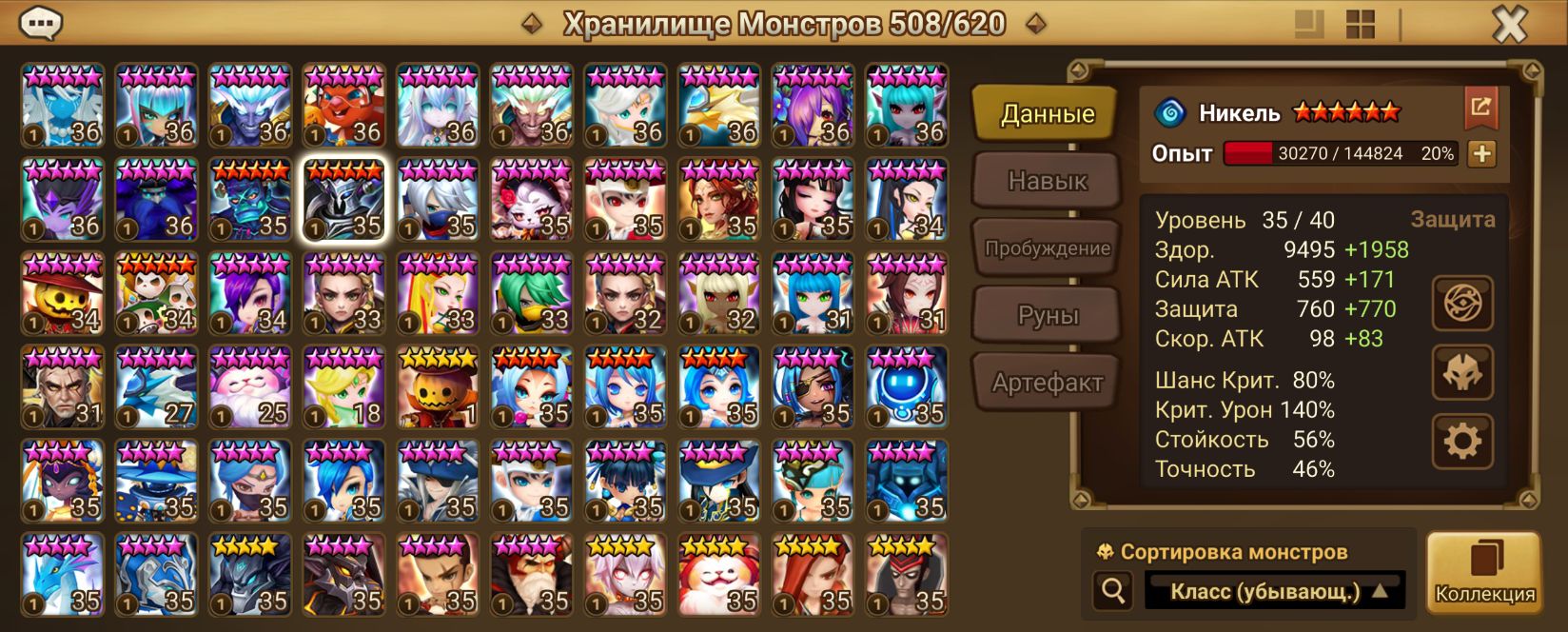The height and width of the screenshot is (632, 1568).
Task: Pick the blue round robot monster
Action: coord(907,387)
